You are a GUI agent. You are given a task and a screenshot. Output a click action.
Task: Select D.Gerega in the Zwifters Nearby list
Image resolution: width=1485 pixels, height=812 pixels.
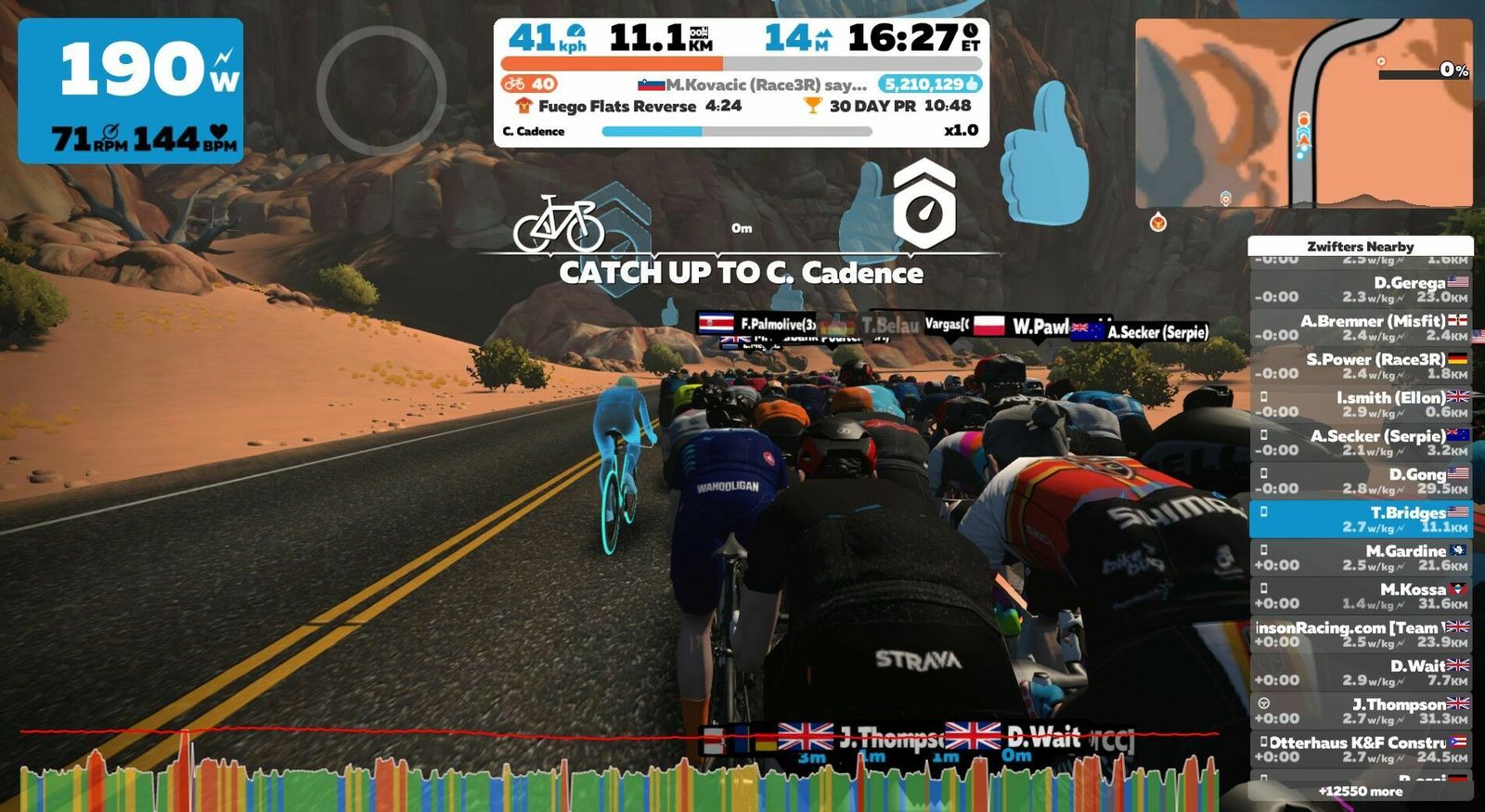[1360, 290]
